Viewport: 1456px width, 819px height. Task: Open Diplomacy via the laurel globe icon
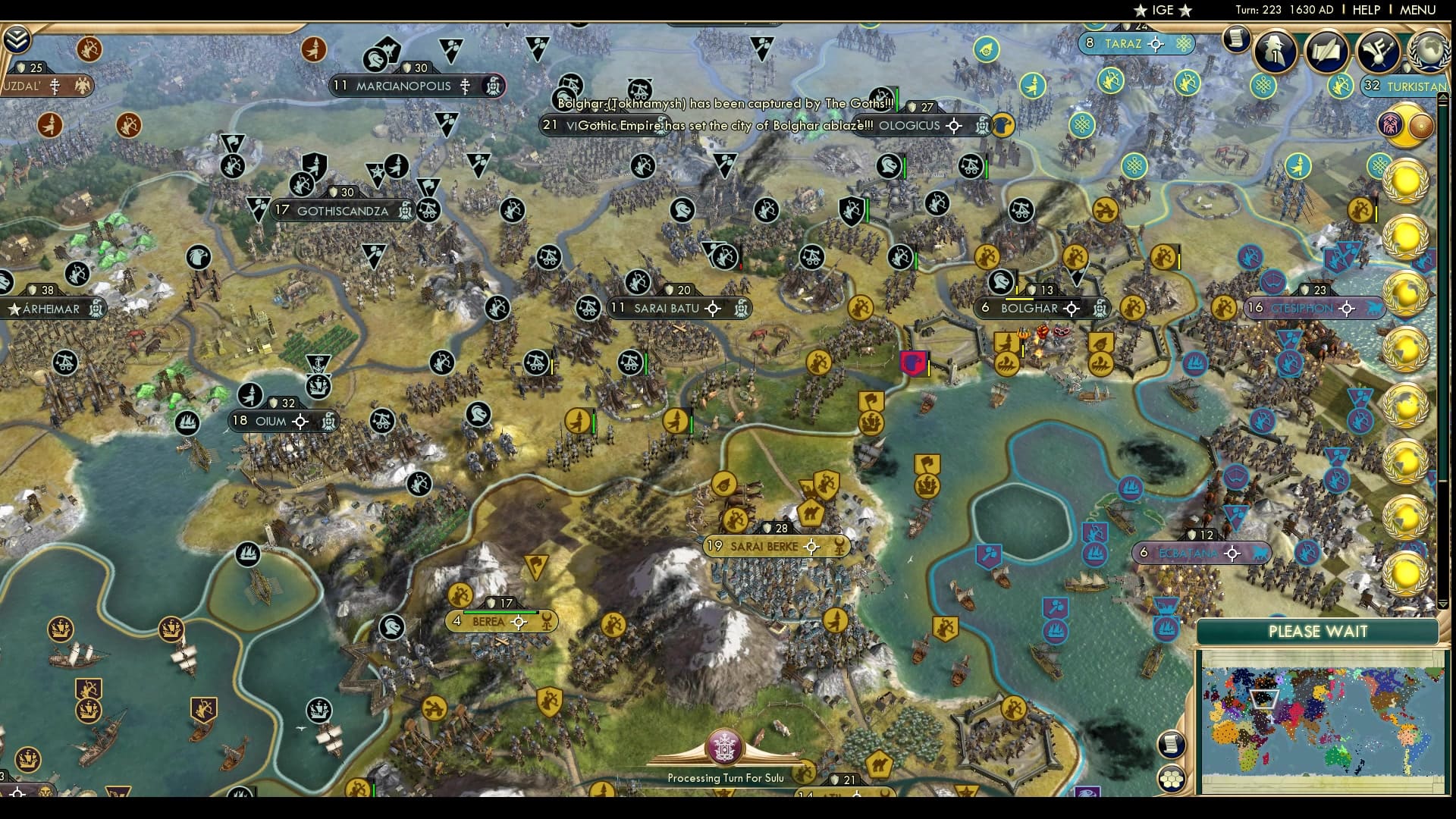coord(1429,52)
